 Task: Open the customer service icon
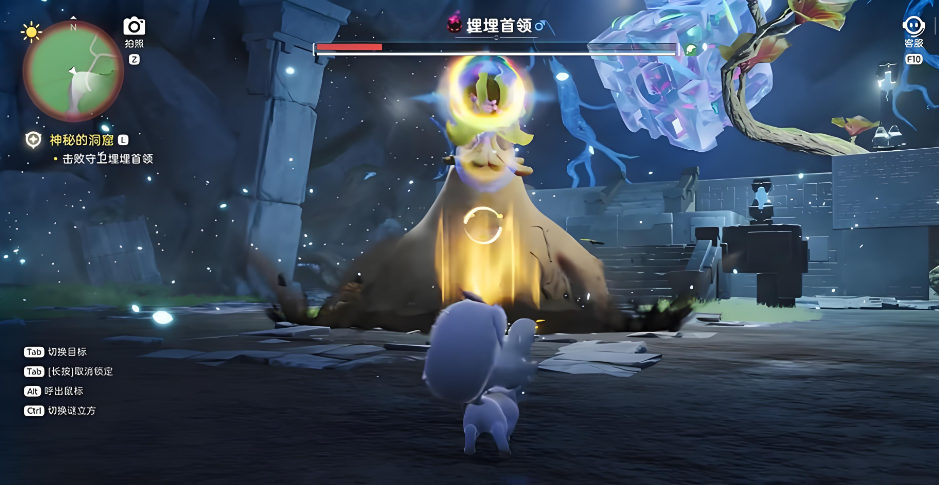(x=913, y=27)
